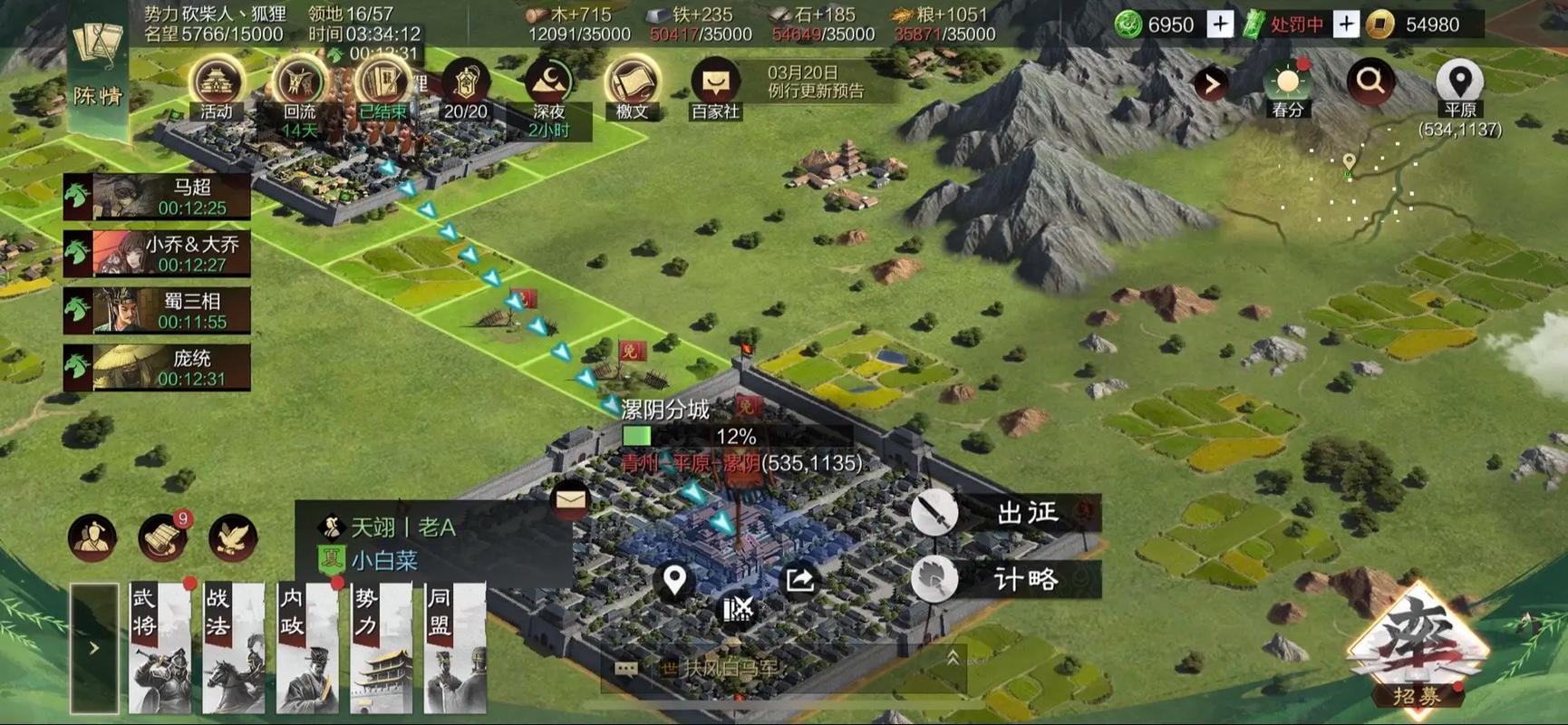Open the 势力 faction menu
This screenshot has height=725, width=1568.
pyautogui.click(x=381, y=647)
